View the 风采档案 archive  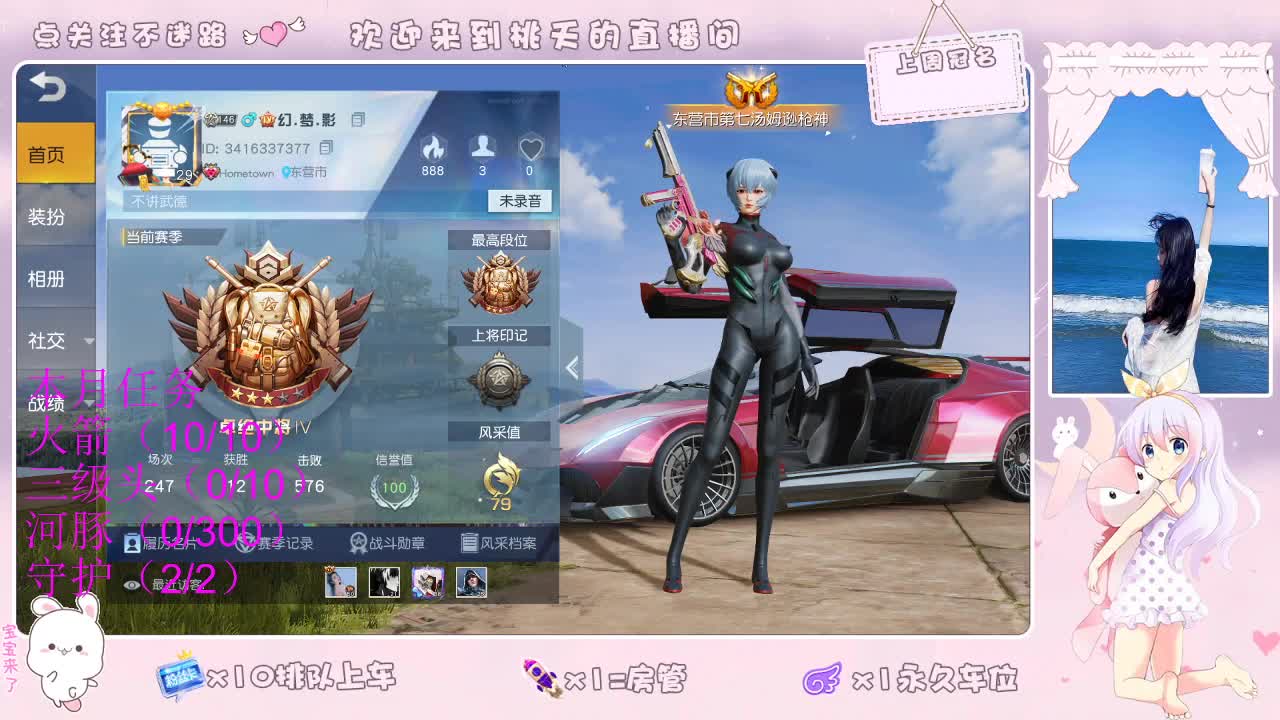[499, 542]
